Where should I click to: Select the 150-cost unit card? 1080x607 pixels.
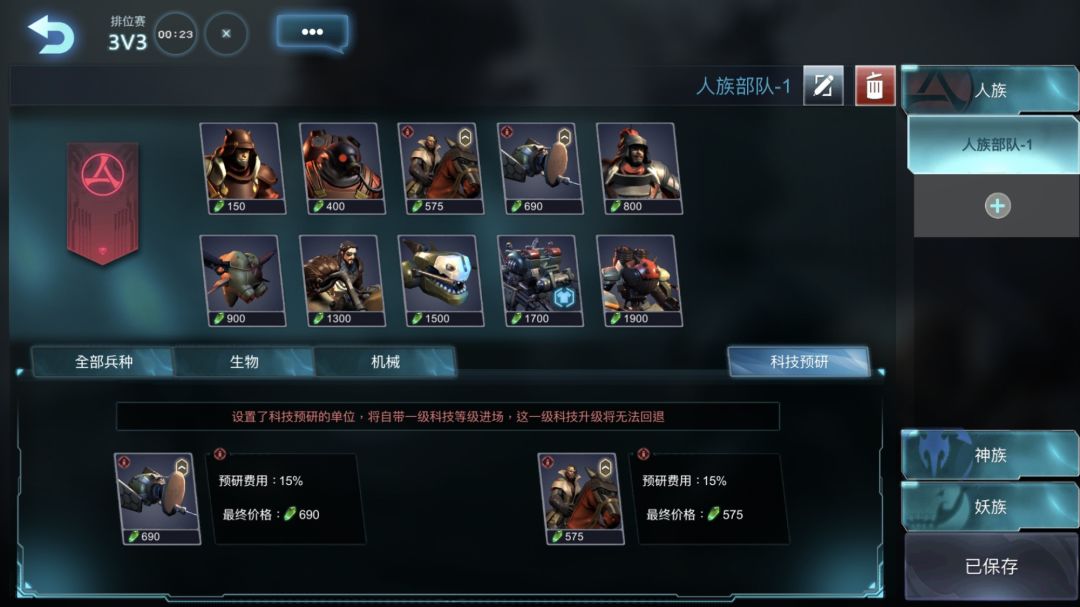241,167
